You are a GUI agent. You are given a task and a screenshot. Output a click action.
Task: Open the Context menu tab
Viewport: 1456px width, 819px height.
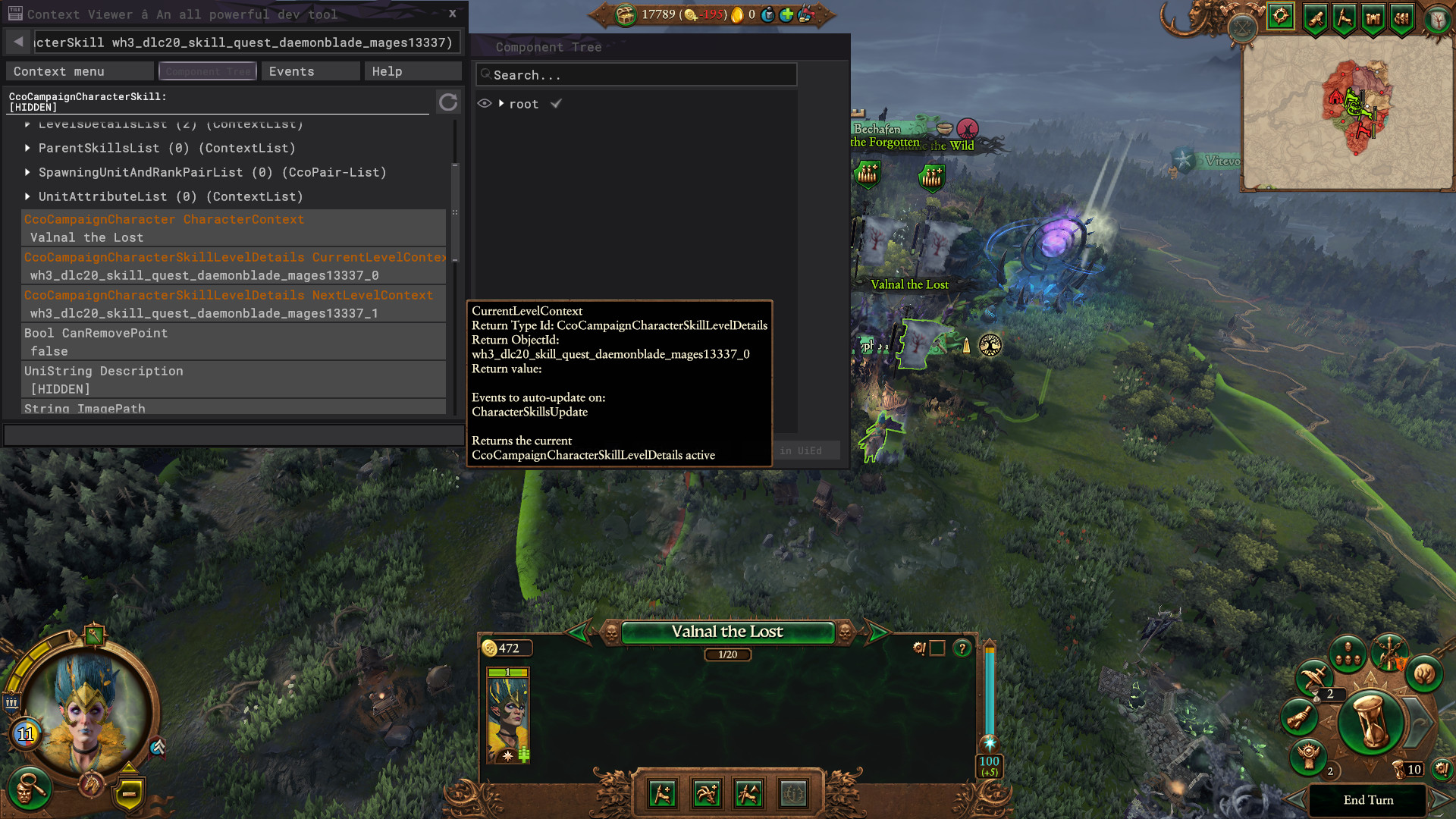pos(79,71)
